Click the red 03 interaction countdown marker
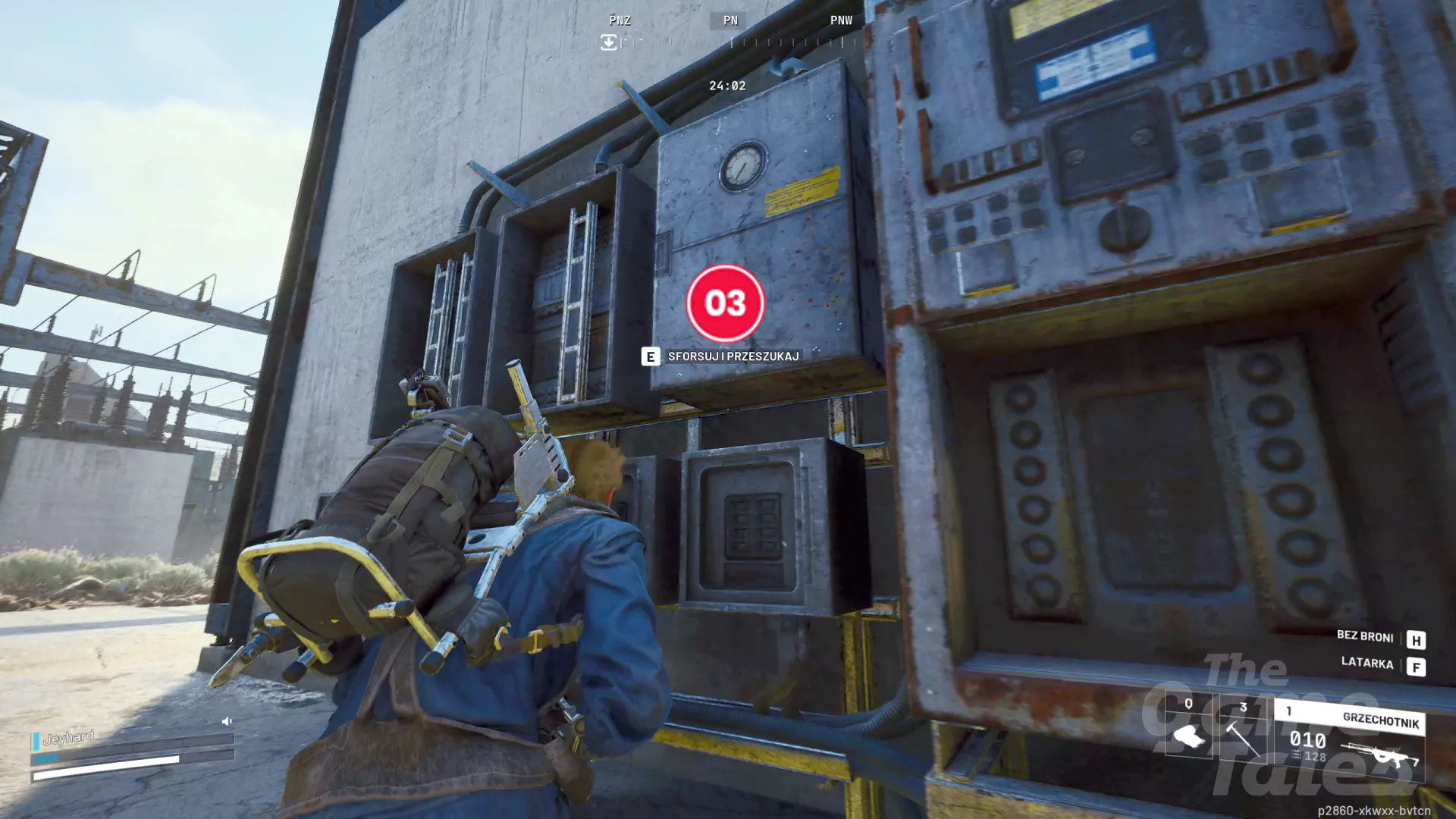This screenshot has width=1456, height=819. click(x=725, y=303)
